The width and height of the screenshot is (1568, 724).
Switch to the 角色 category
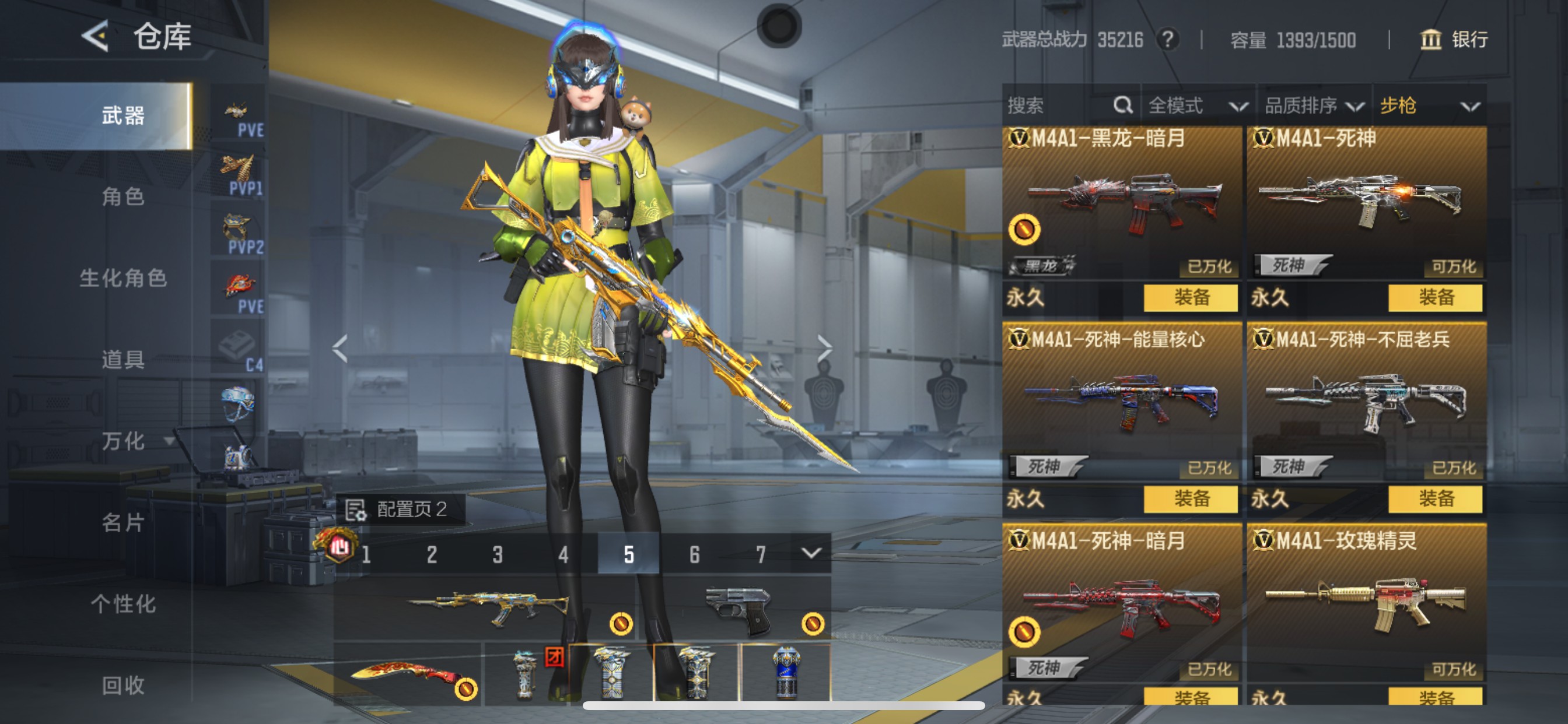(x=123, y=196)
